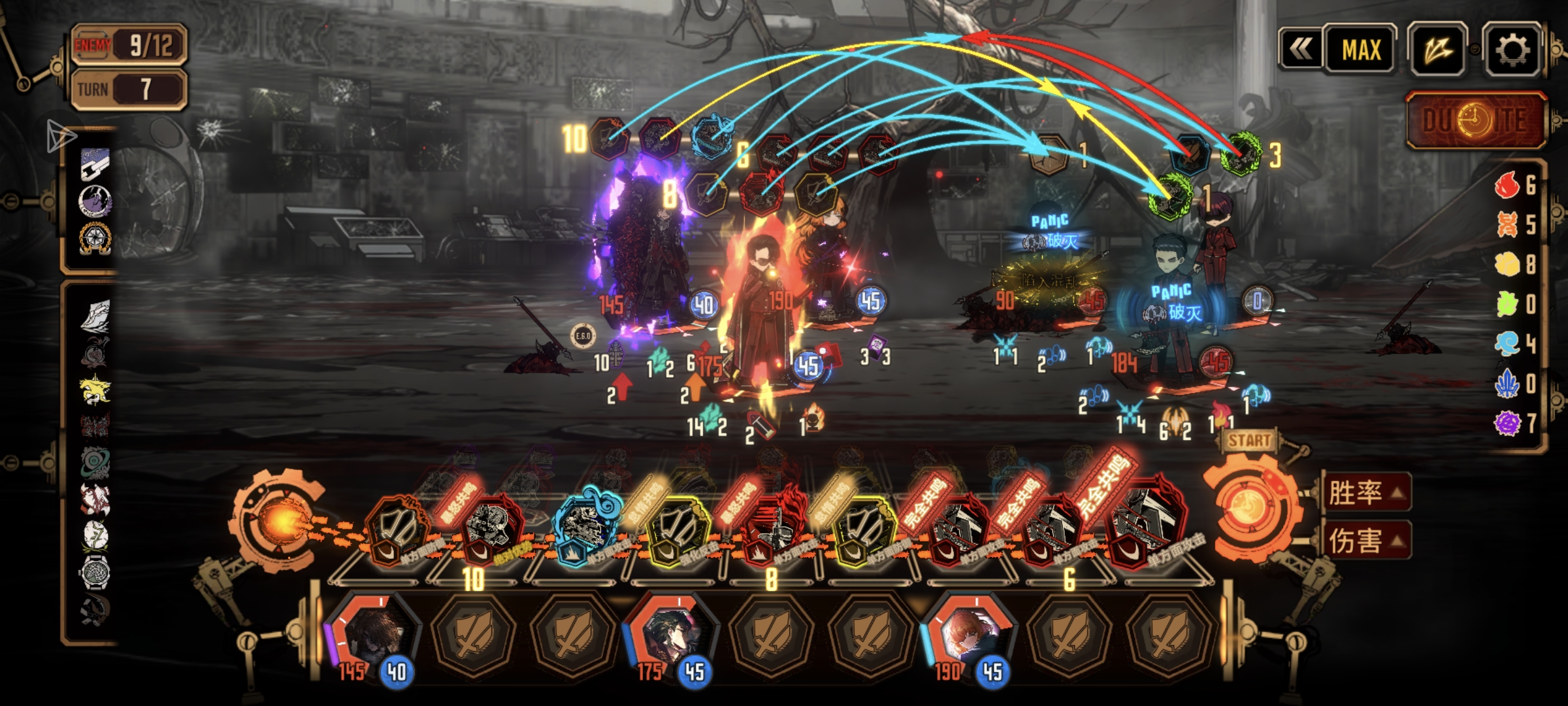Choose the 胜率 auto-select option
The width and height of the screenshot is (1568, 706).
coord(1364,492)
